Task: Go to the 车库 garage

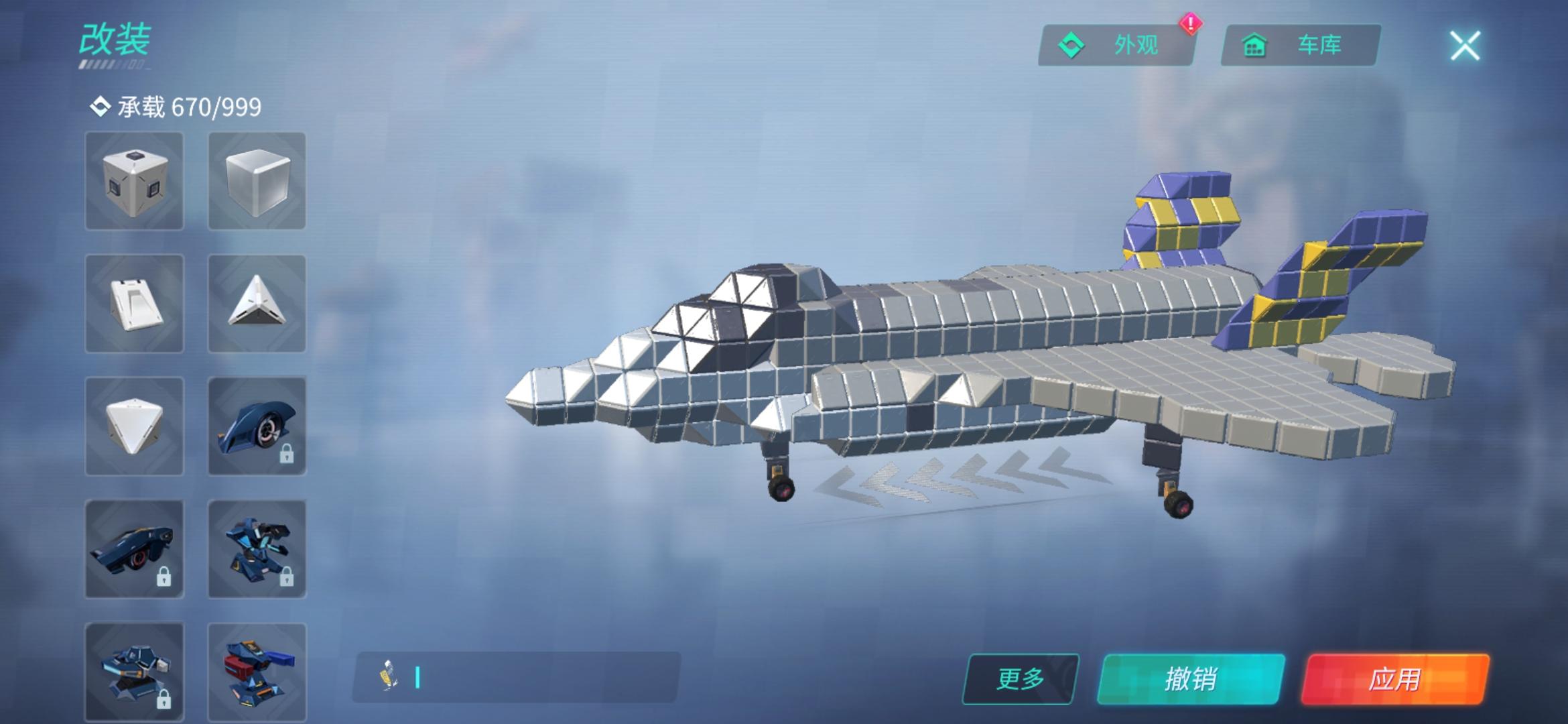Action: (x=1300, y=46)
